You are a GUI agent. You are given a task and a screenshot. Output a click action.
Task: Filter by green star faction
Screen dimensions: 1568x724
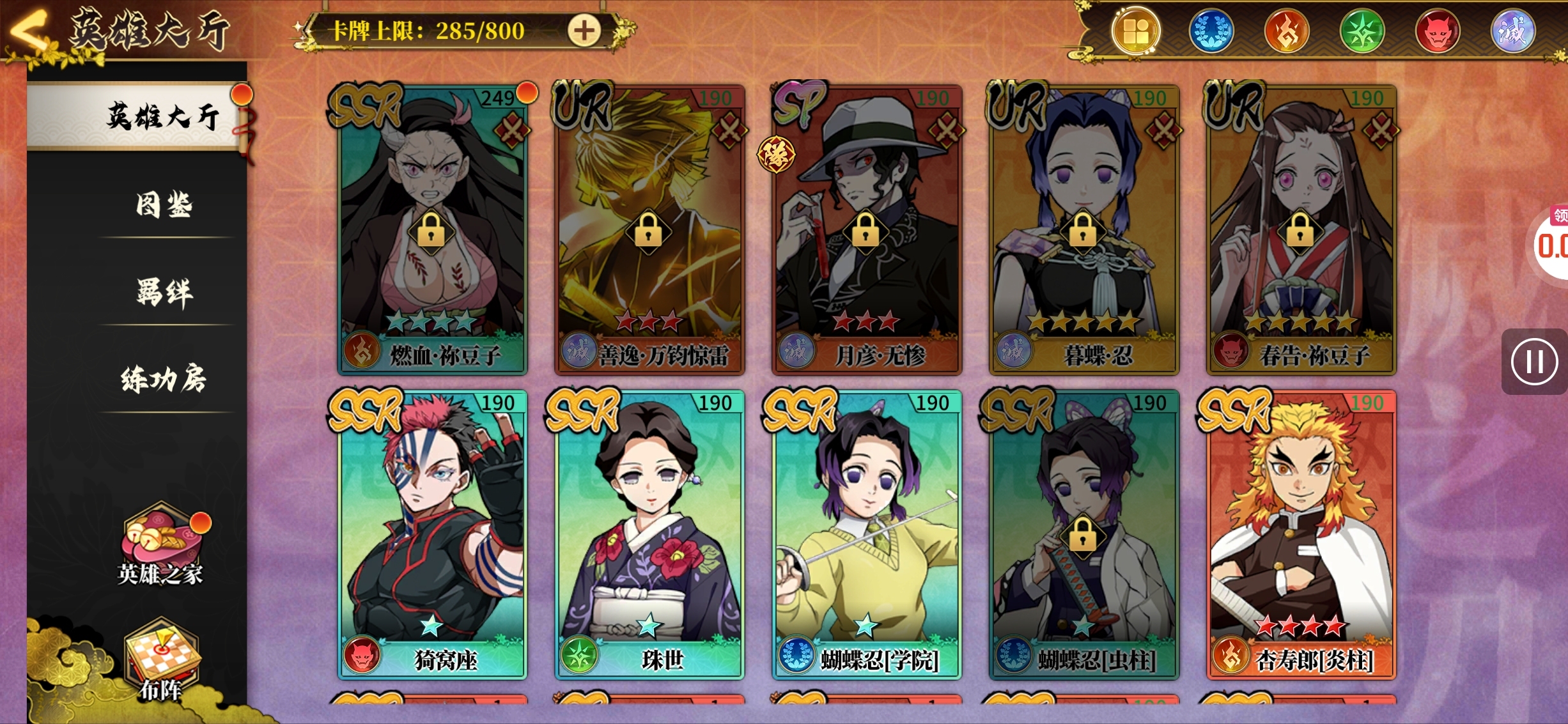click(1362, 31)
